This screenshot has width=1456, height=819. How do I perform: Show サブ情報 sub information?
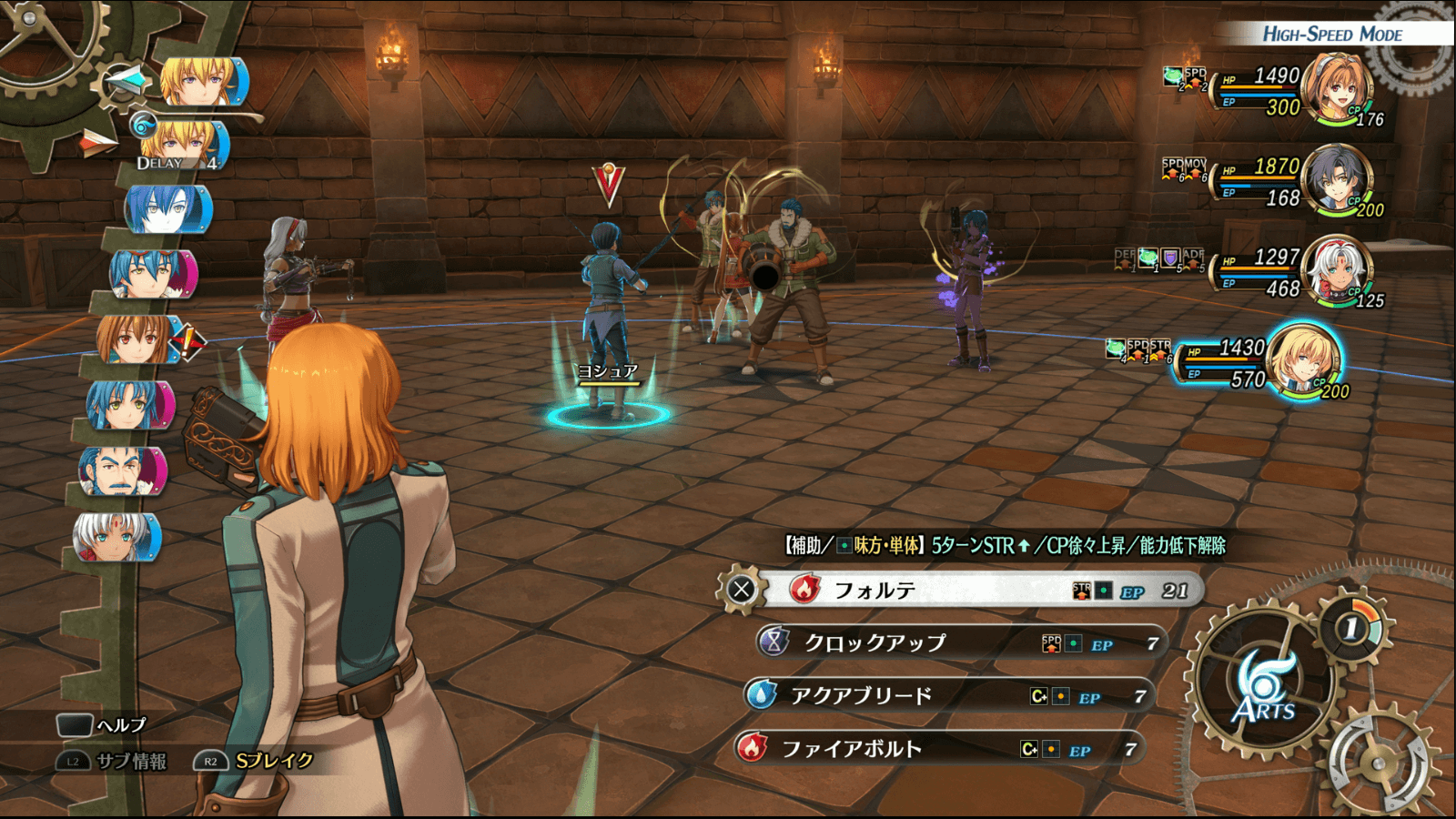coord(114,761)
